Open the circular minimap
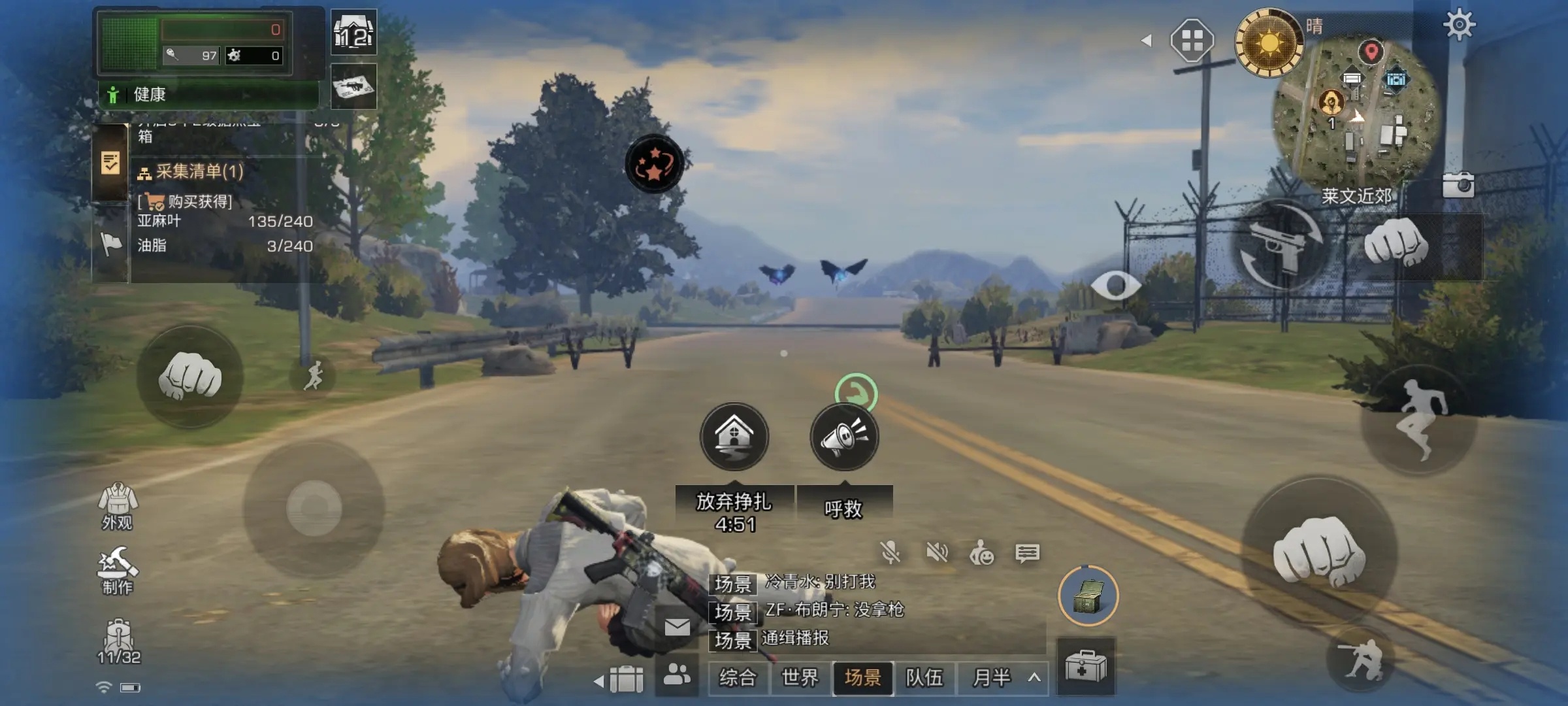Screen dimensions: 1568x706 (1356, 111)
